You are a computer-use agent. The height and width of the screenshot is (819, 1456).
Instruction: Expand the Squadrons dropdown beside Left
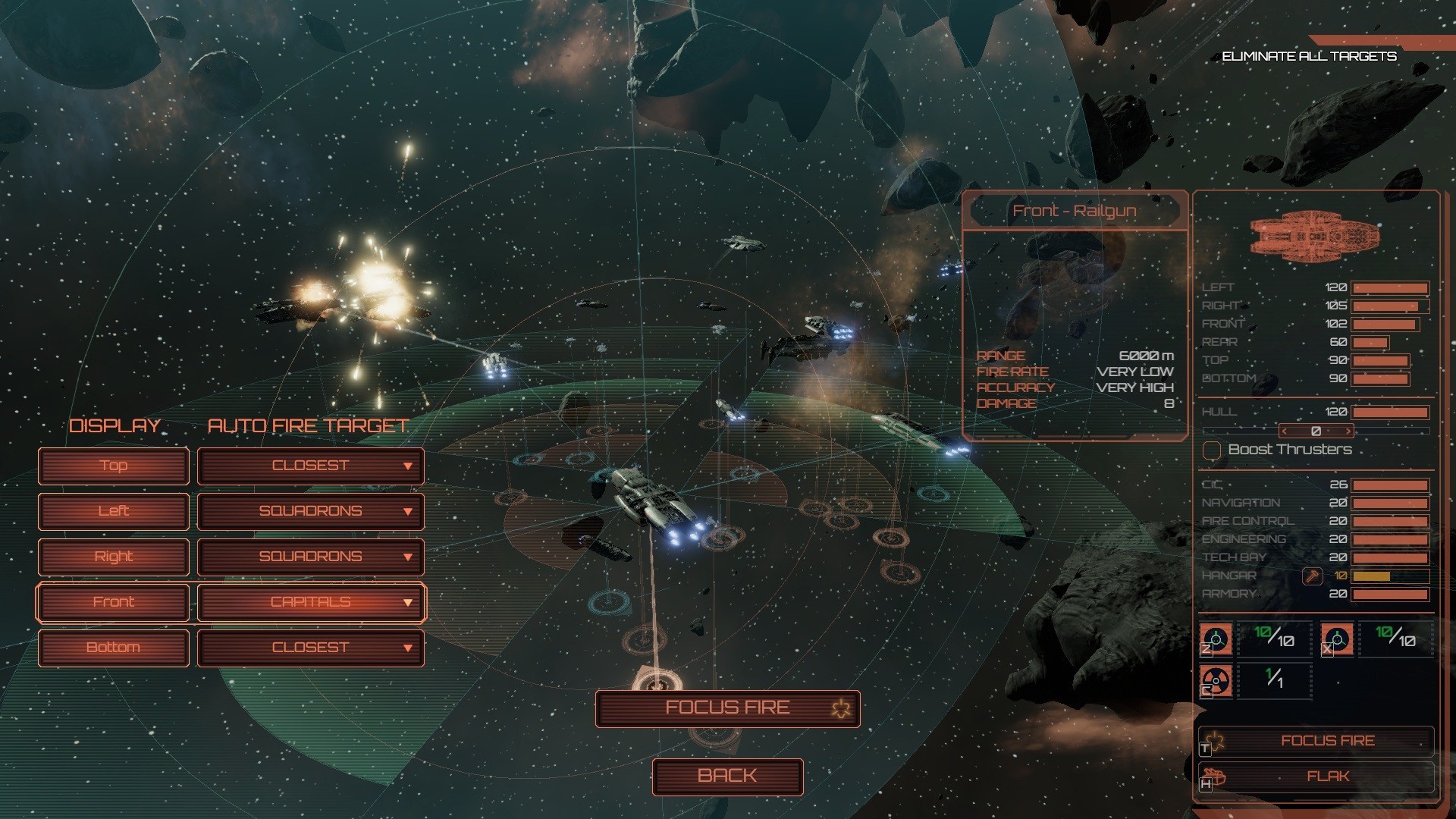tap(310, 511)
